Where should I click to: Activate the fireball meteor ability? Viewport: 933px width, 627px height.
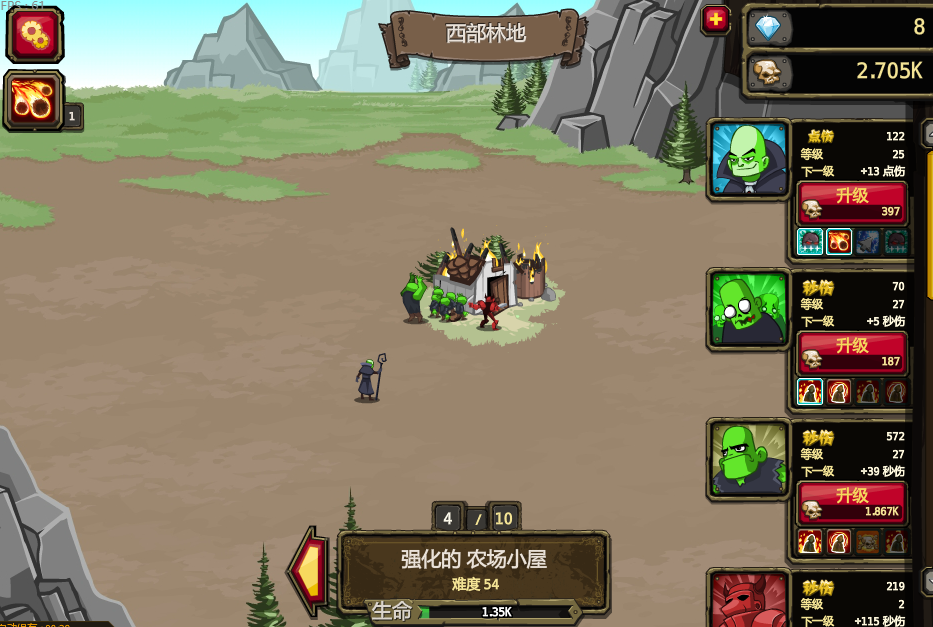pos(34,100)
